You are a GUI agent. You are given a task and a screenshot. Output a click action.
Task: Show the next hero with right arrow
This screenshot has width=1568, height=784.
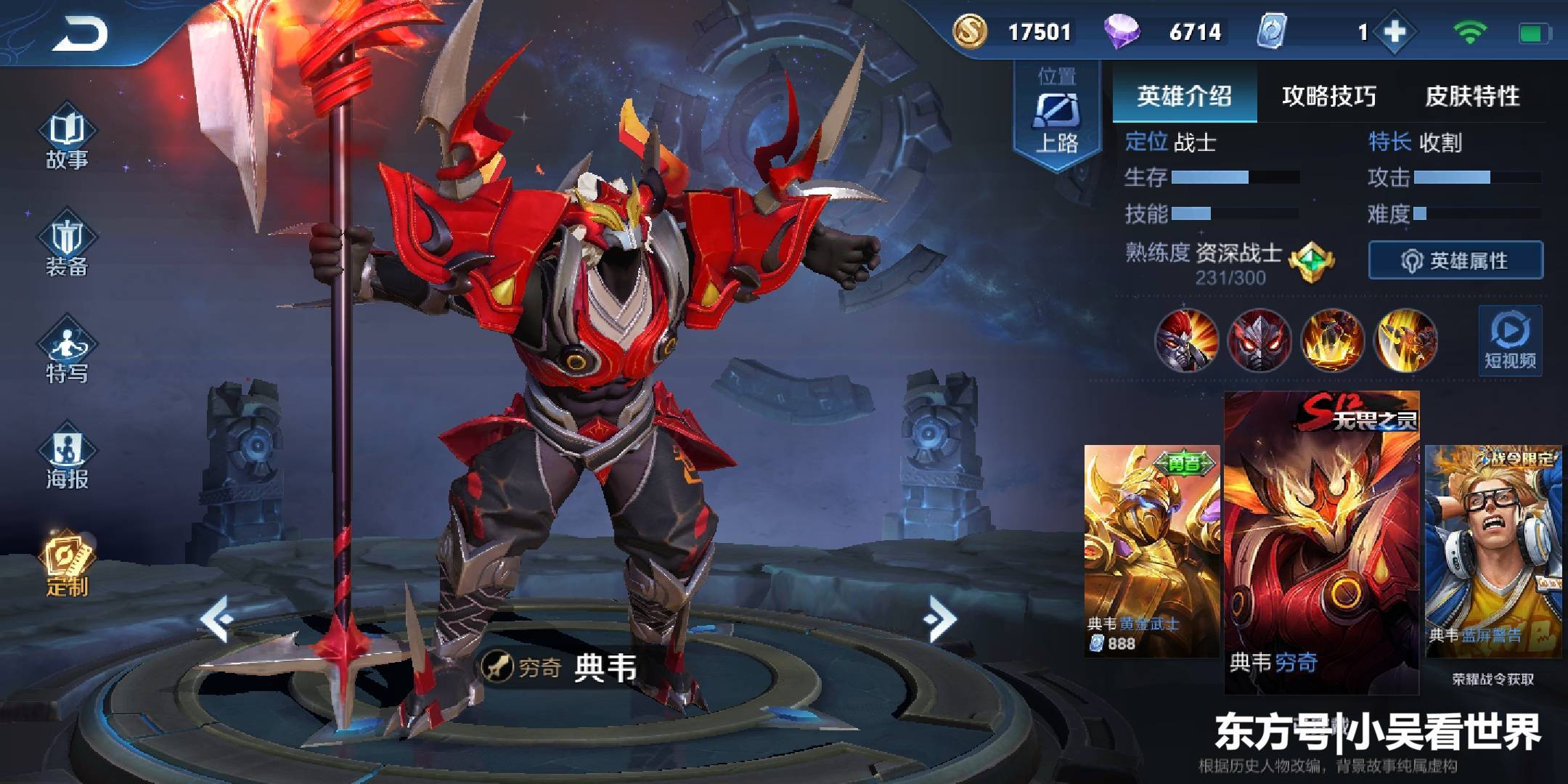point(940,618)
